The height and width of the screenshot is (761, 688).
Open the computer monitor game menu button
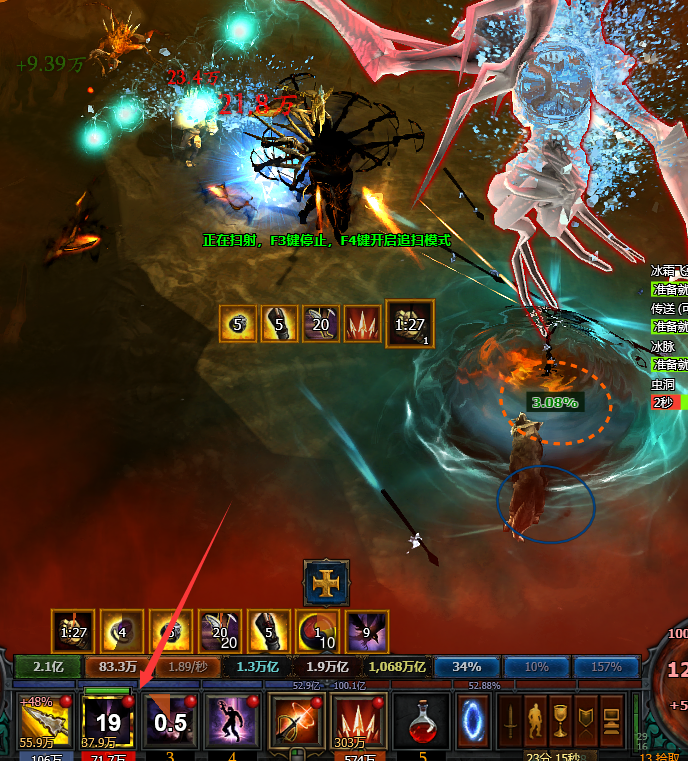click(610, 718)
